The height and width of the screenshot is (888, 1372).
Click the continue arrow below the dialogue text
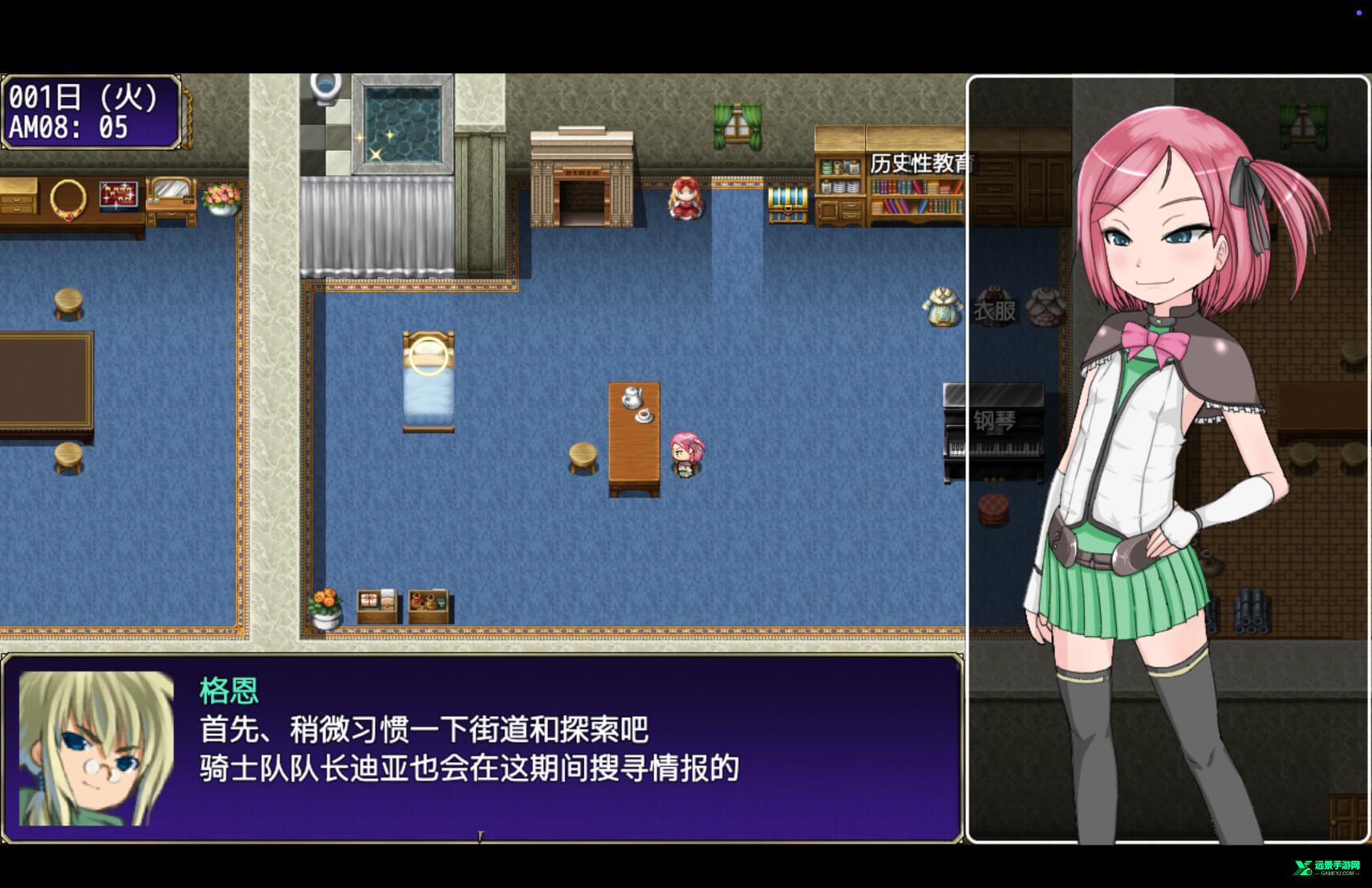point(481,834)
